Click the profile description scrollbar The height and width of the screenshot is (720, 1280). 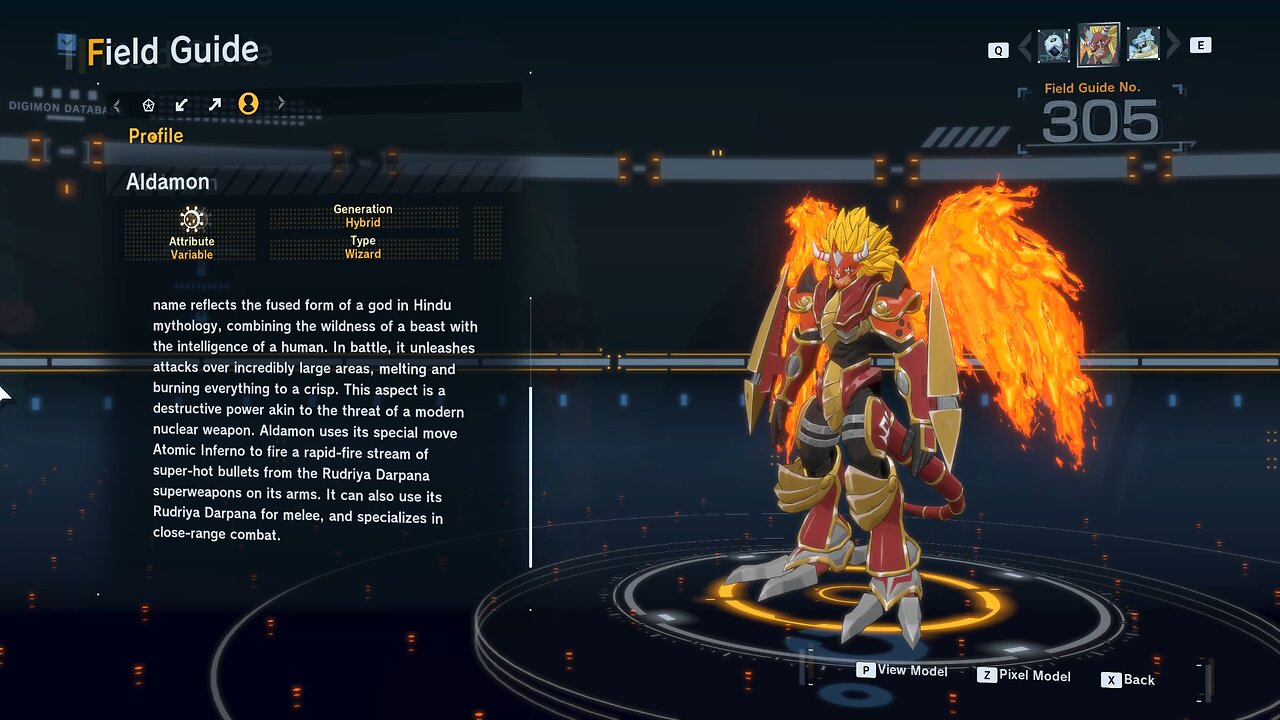pos(530,476)
